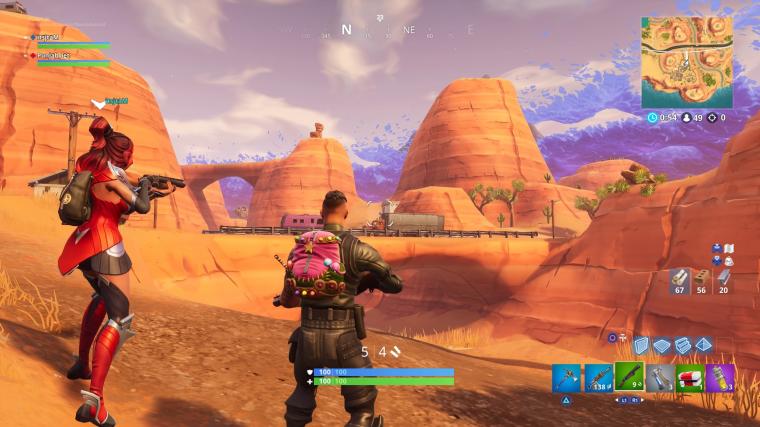Select the wall building piece

[641, 345]
